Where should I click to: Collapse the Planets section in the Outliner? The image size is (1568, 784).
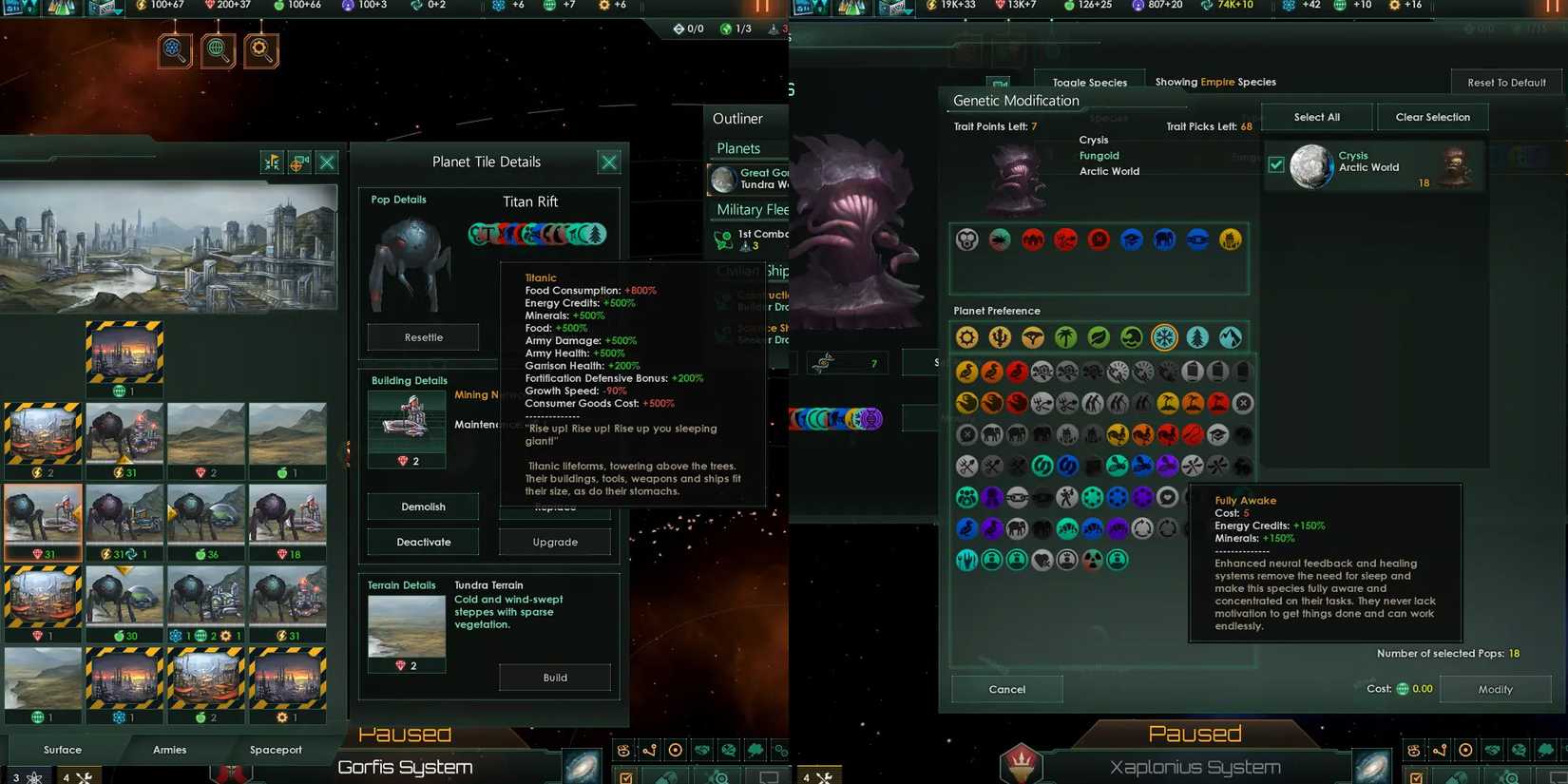[x=747, y=148]
